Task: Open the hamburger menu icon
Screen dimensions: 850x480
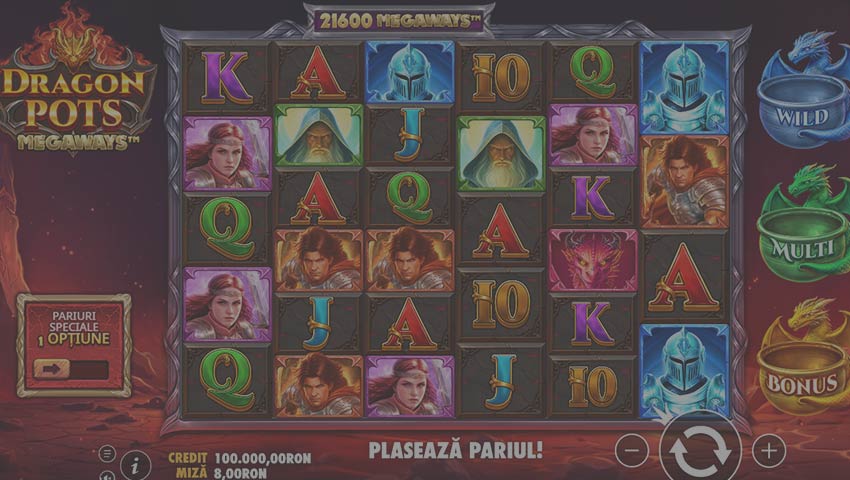Action: (107, 454)
